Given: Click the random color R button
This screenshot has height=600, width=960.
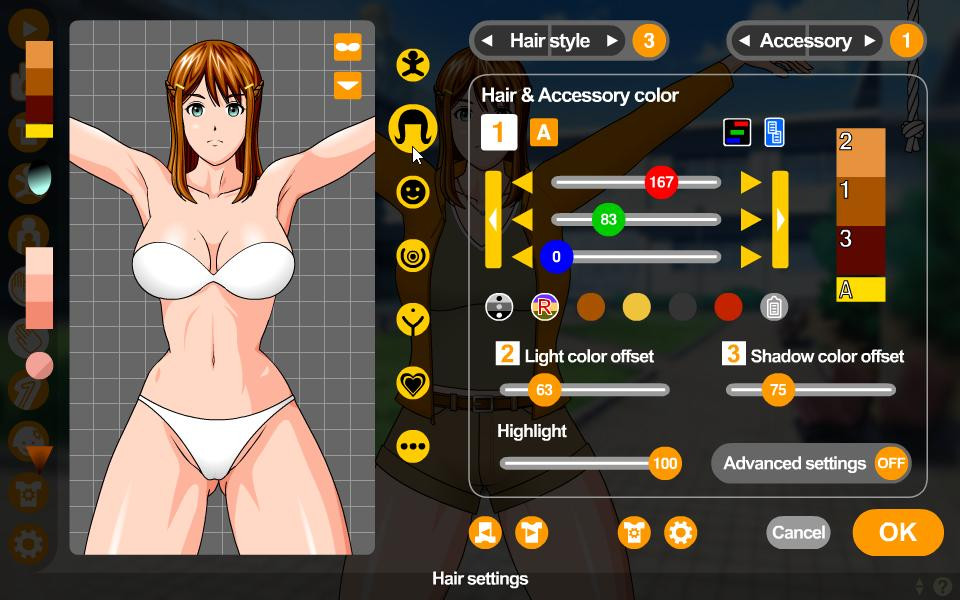Looking at the screenshot, I should pos(544,307).
